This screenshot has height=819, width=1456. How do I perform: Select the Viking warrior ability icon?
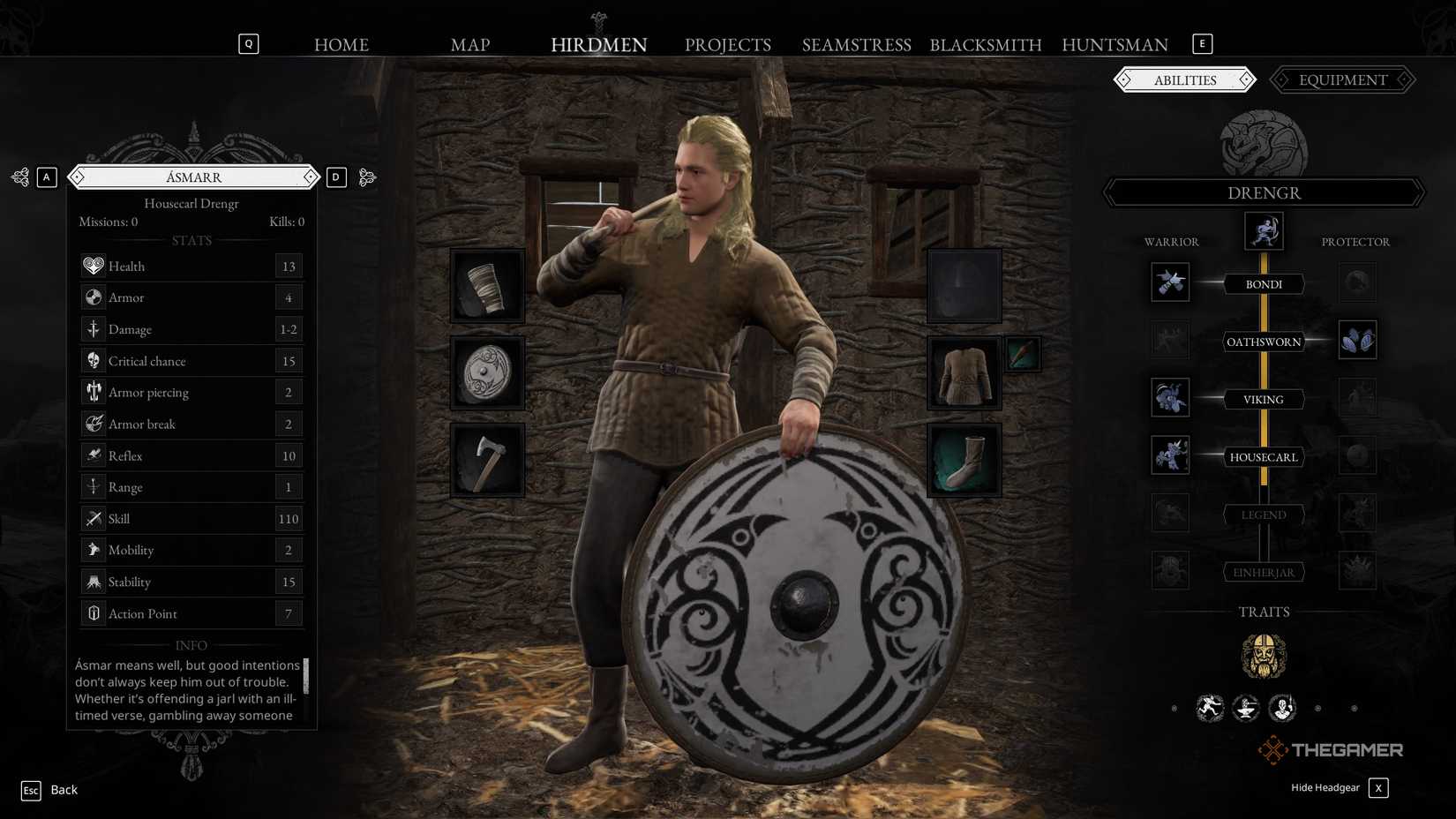[x=1170, y=397]
